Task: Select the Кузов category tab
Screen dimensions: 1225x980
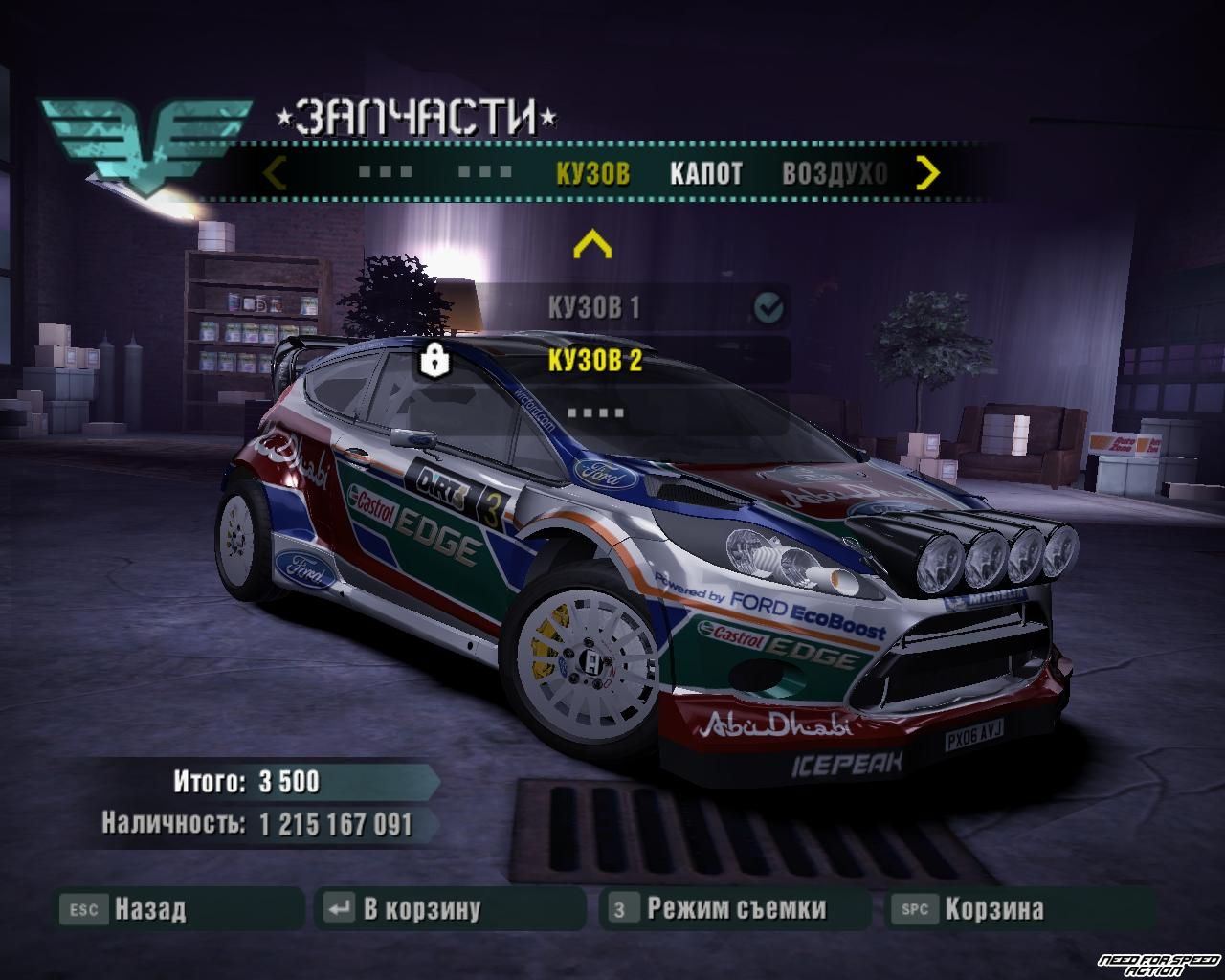Action: click(592, 173)
